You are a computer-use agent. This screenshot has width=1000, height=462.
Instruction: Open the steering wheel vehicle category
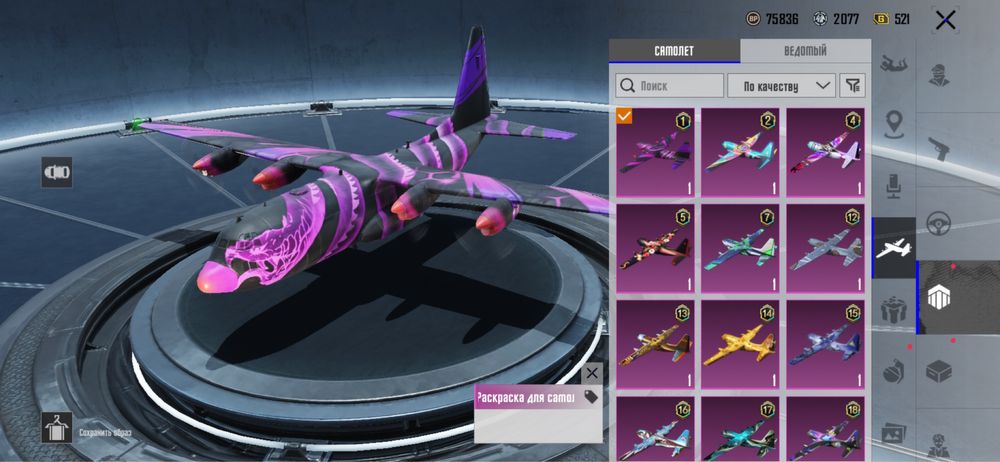(x=940, y=222)
